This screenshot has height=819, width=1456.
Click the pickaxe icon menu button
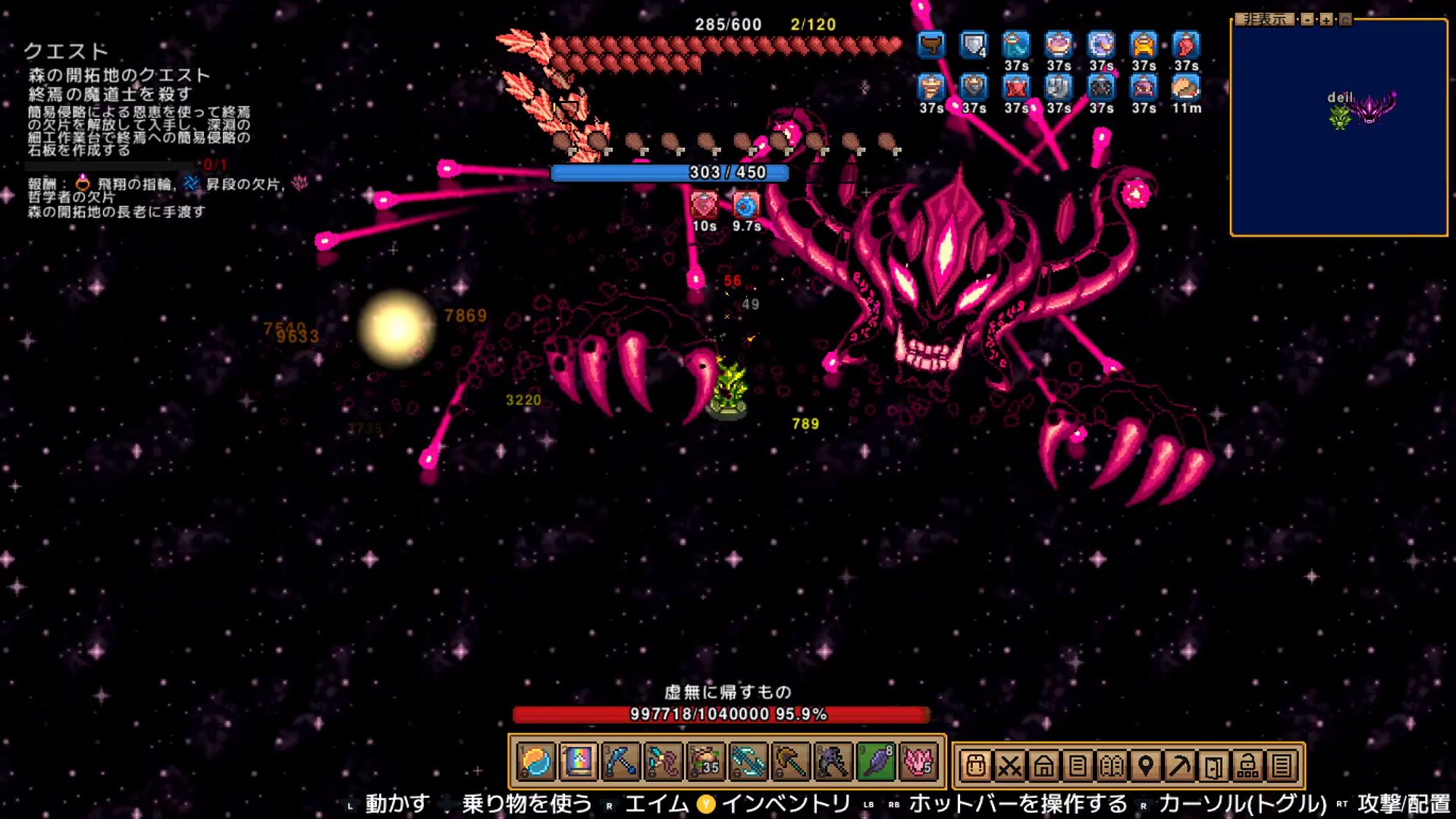(x=1180, y=766)
